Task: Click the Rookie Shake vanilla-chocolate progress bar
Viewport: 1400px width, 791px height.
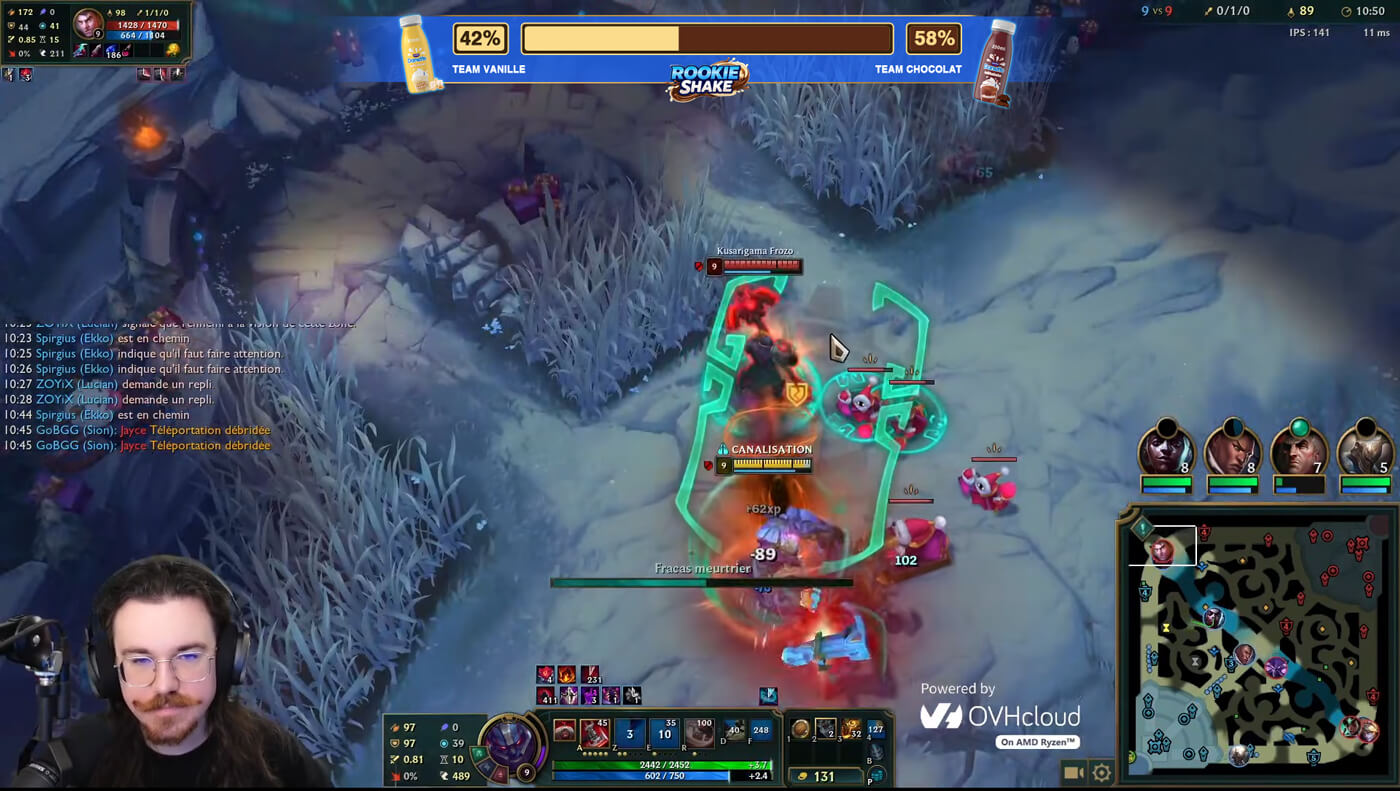Action: 705,38
